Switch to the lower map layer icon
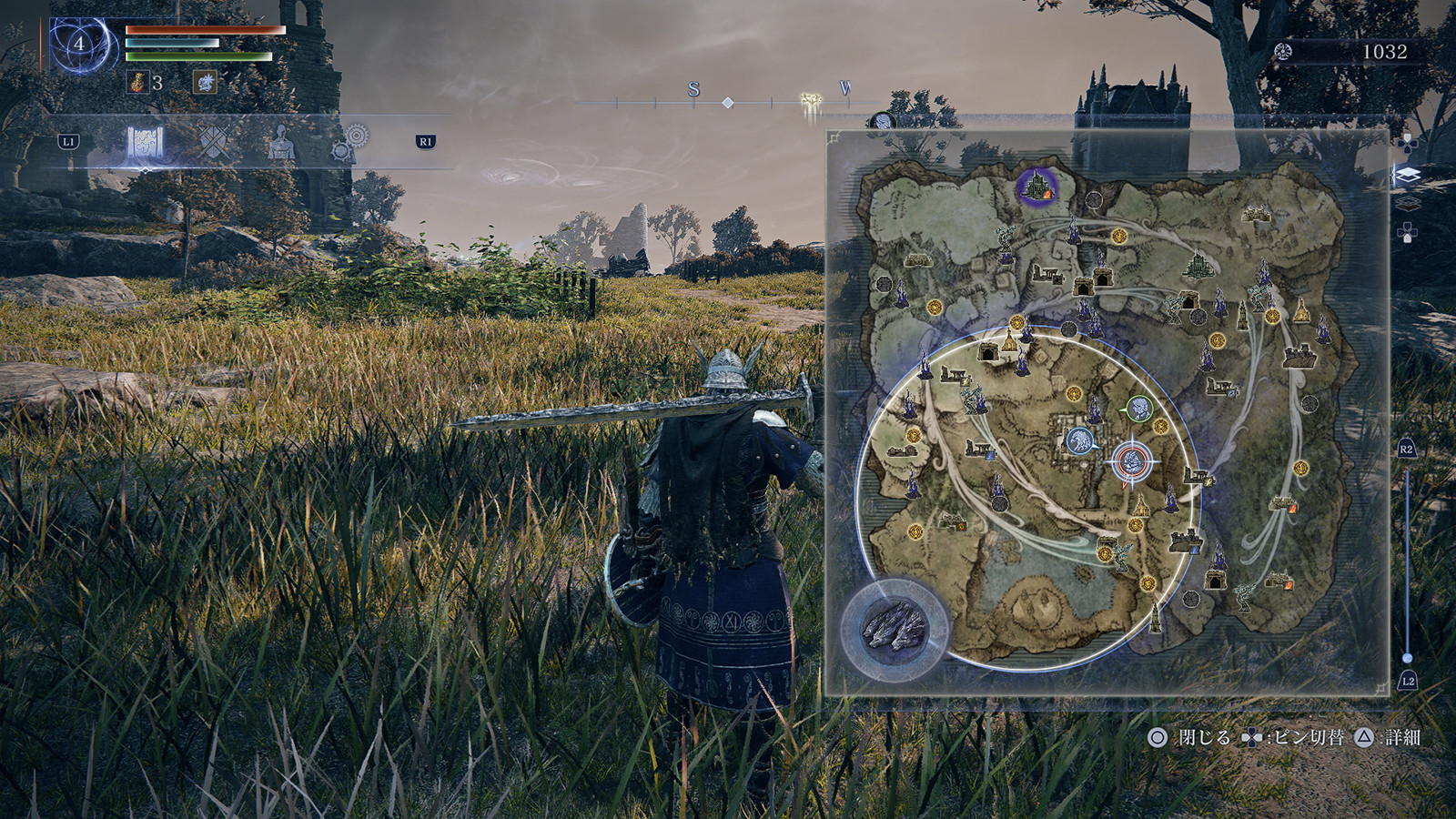 [1407, 202]
